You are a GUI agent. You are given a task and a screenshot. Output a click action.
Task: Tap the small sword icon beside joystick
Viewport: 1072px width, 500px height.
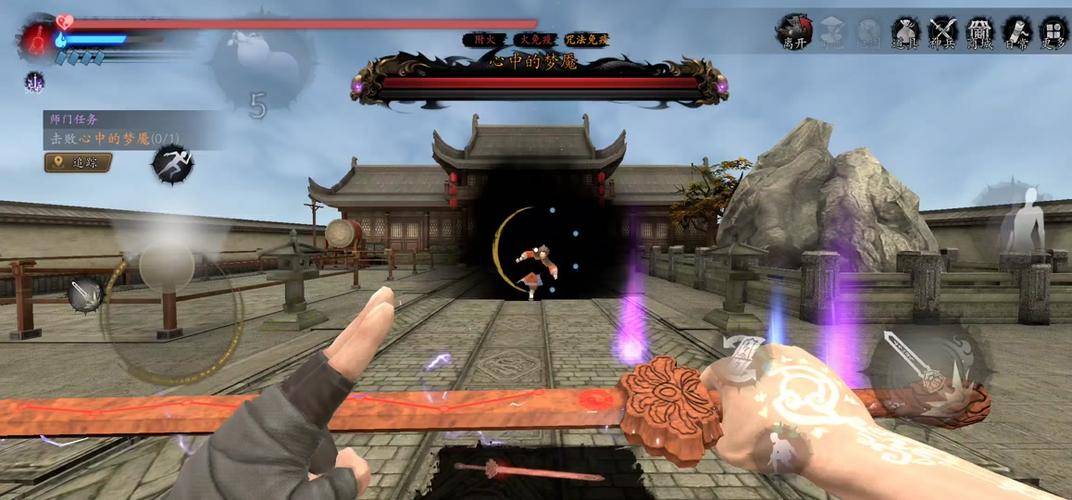(x=85, y=293)
